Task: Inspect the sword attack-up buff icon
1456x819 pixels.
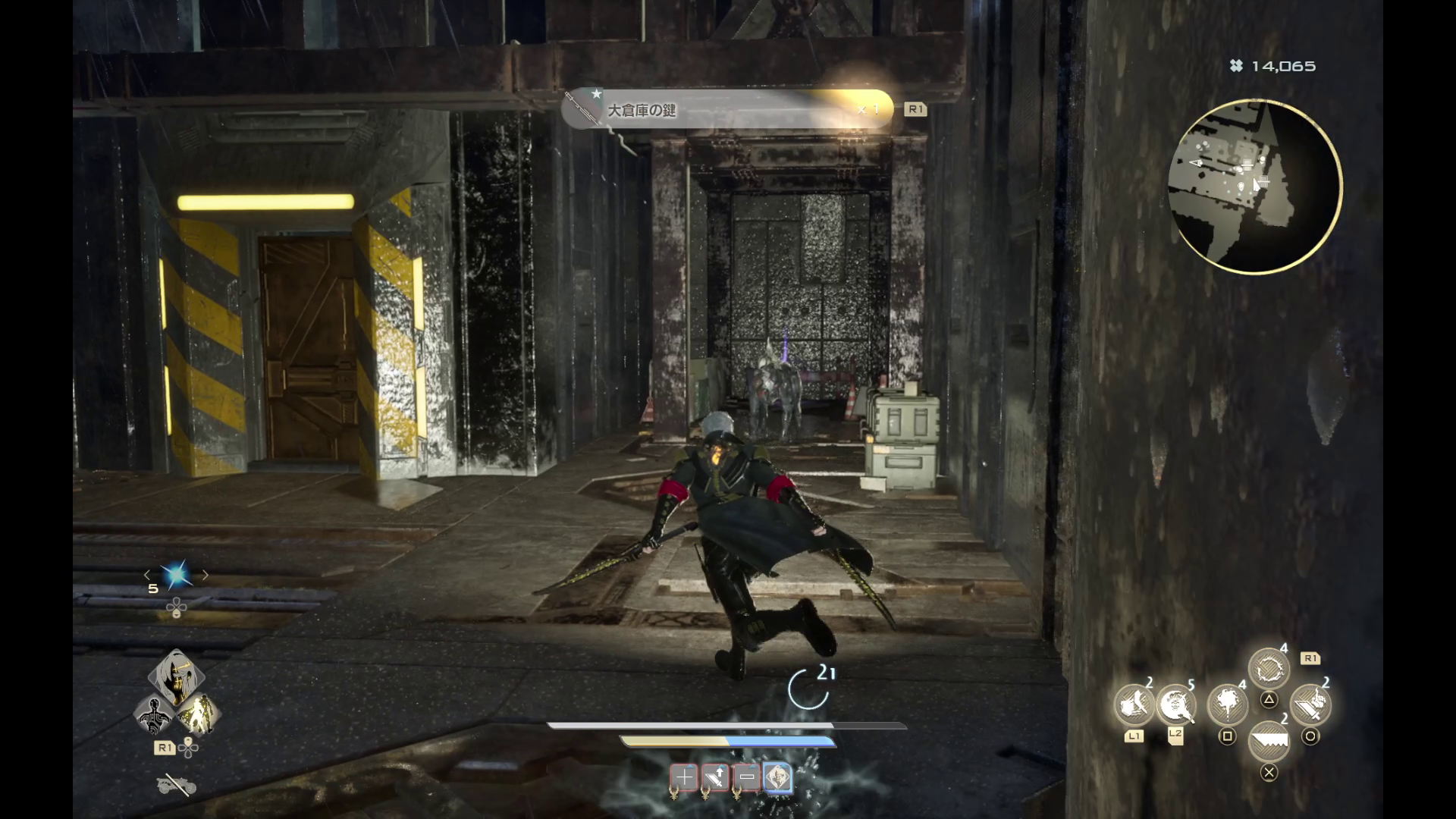Action: (715, 777)
